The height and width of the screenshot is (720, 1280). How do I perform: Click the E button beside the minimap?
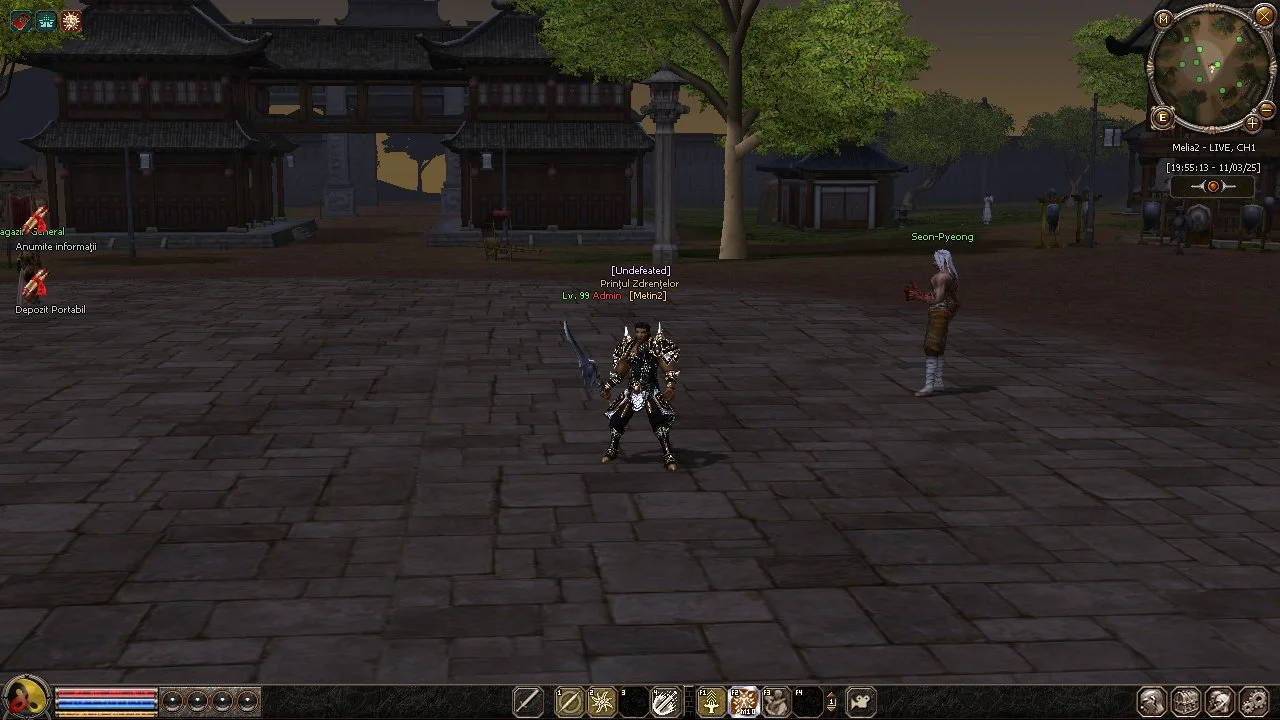(1162, 118)
